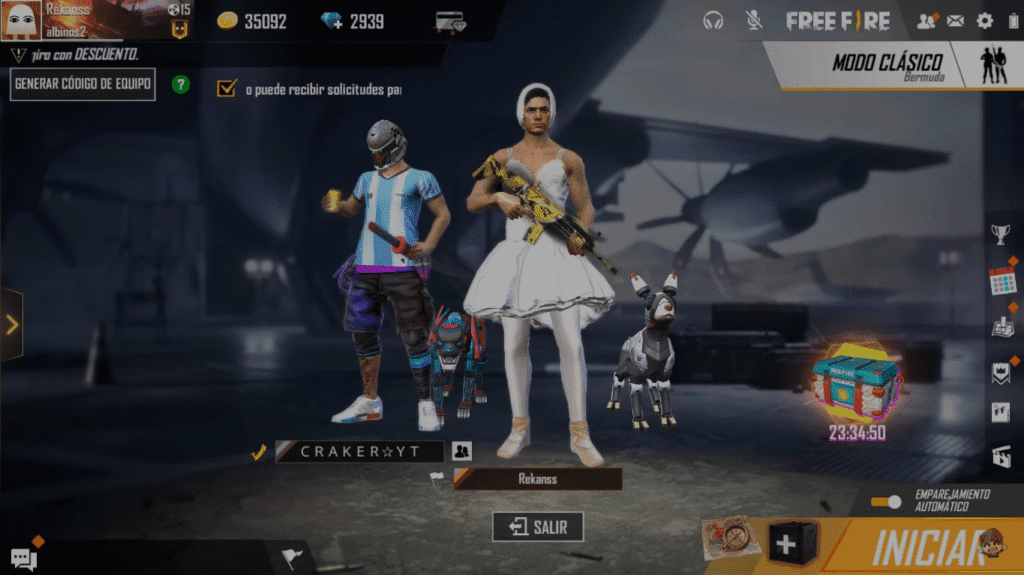Image resolution: width=1024 pixels, height=575 pixels.
Task: Toggle the muted microphone icon
Action: 754,20
